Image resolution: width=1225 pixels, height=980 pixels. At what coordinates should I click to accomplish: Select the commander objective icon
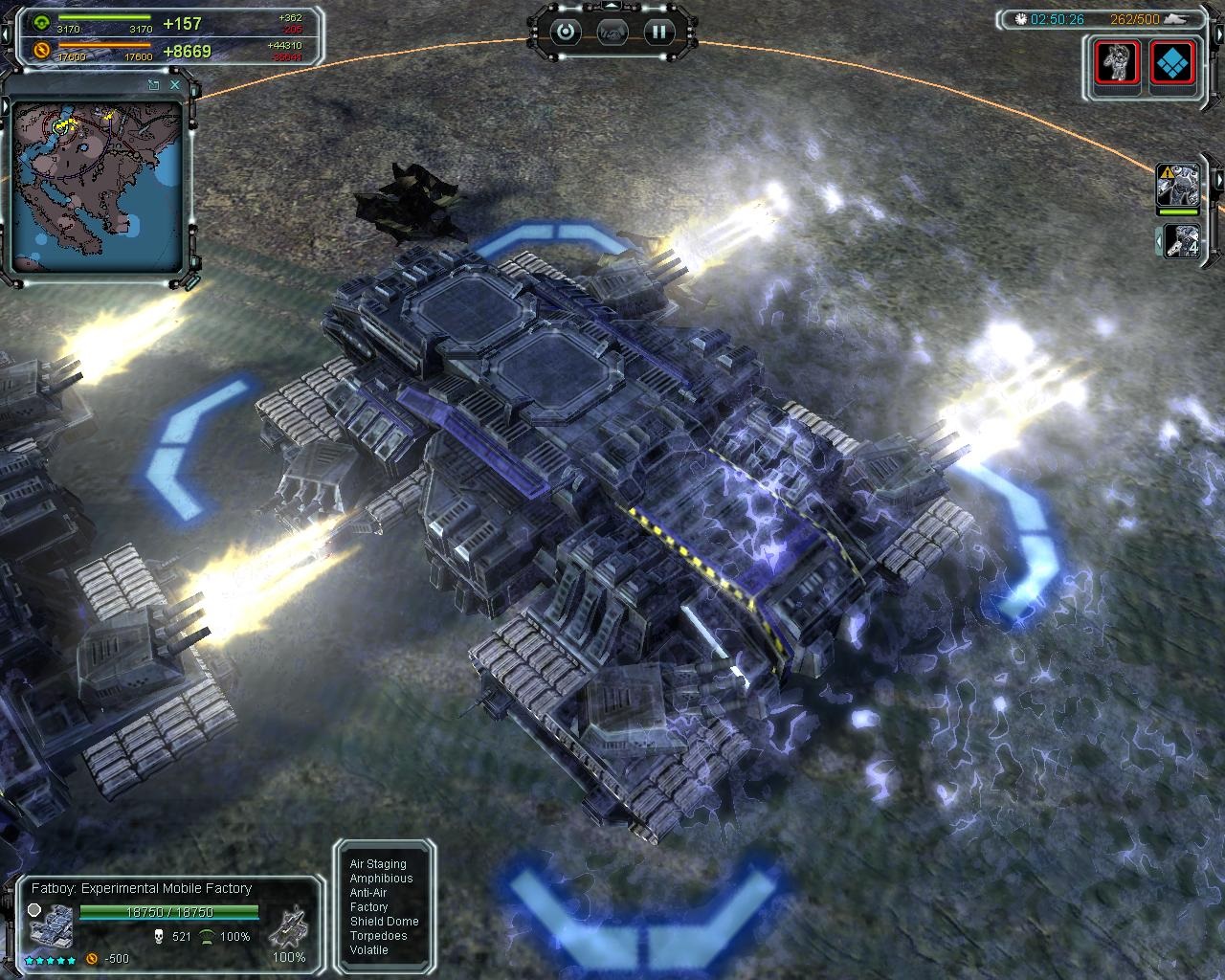coord(1118,65)
